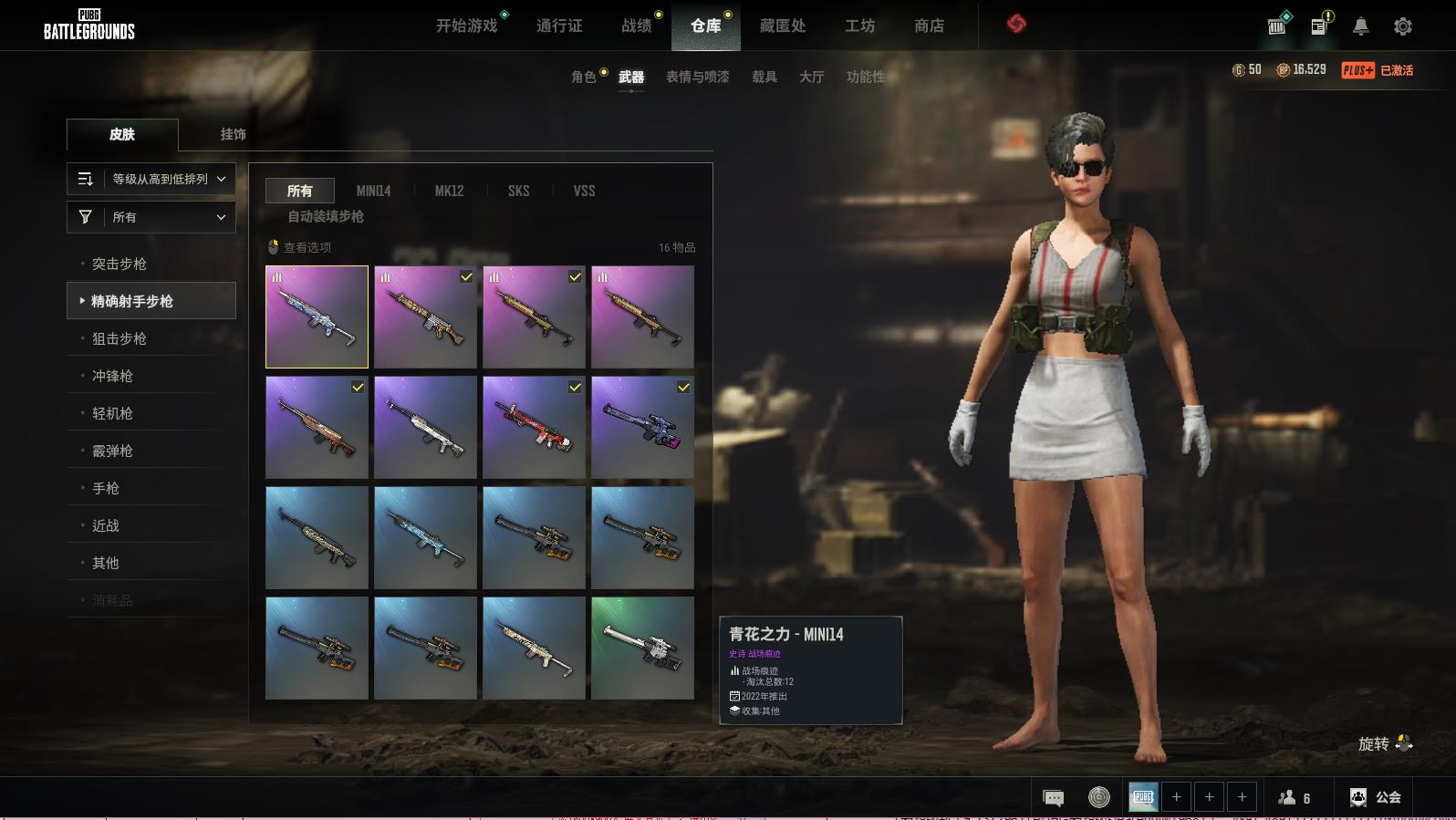Select the 突击步枪 weapon category
The image size is (1456, 820).
point(120,264)
